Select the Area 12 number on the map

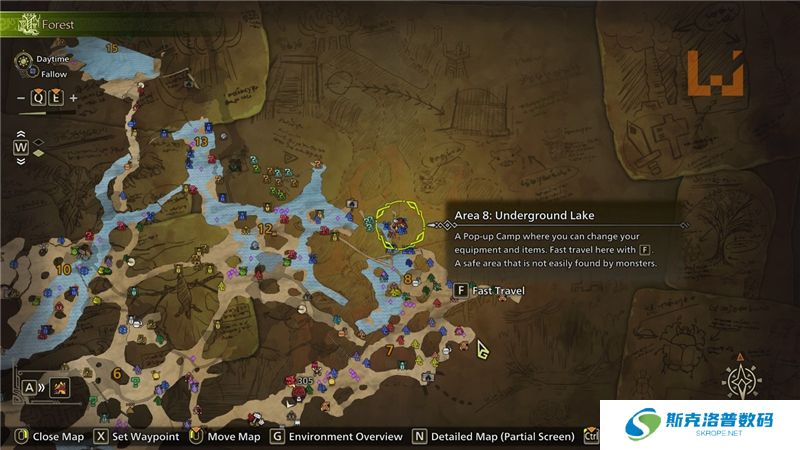click(x=265, y=229)
